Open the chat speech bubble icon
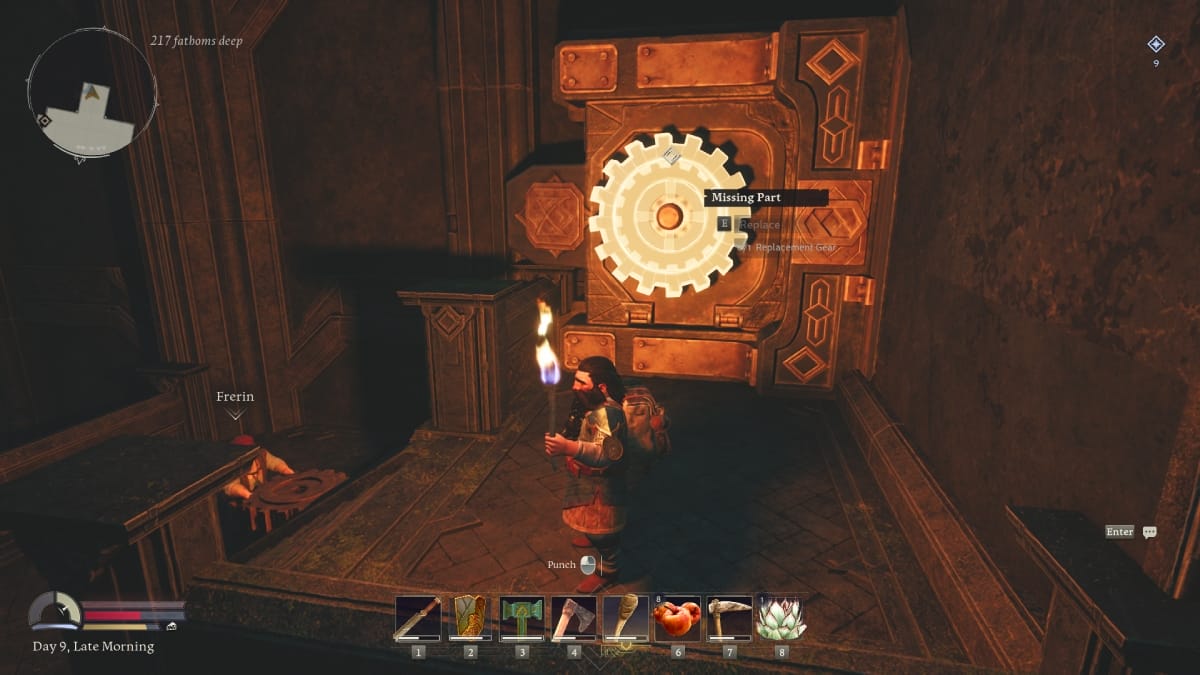Image resolution: width=1200 pixels, height=675 pixels. 1149,532
